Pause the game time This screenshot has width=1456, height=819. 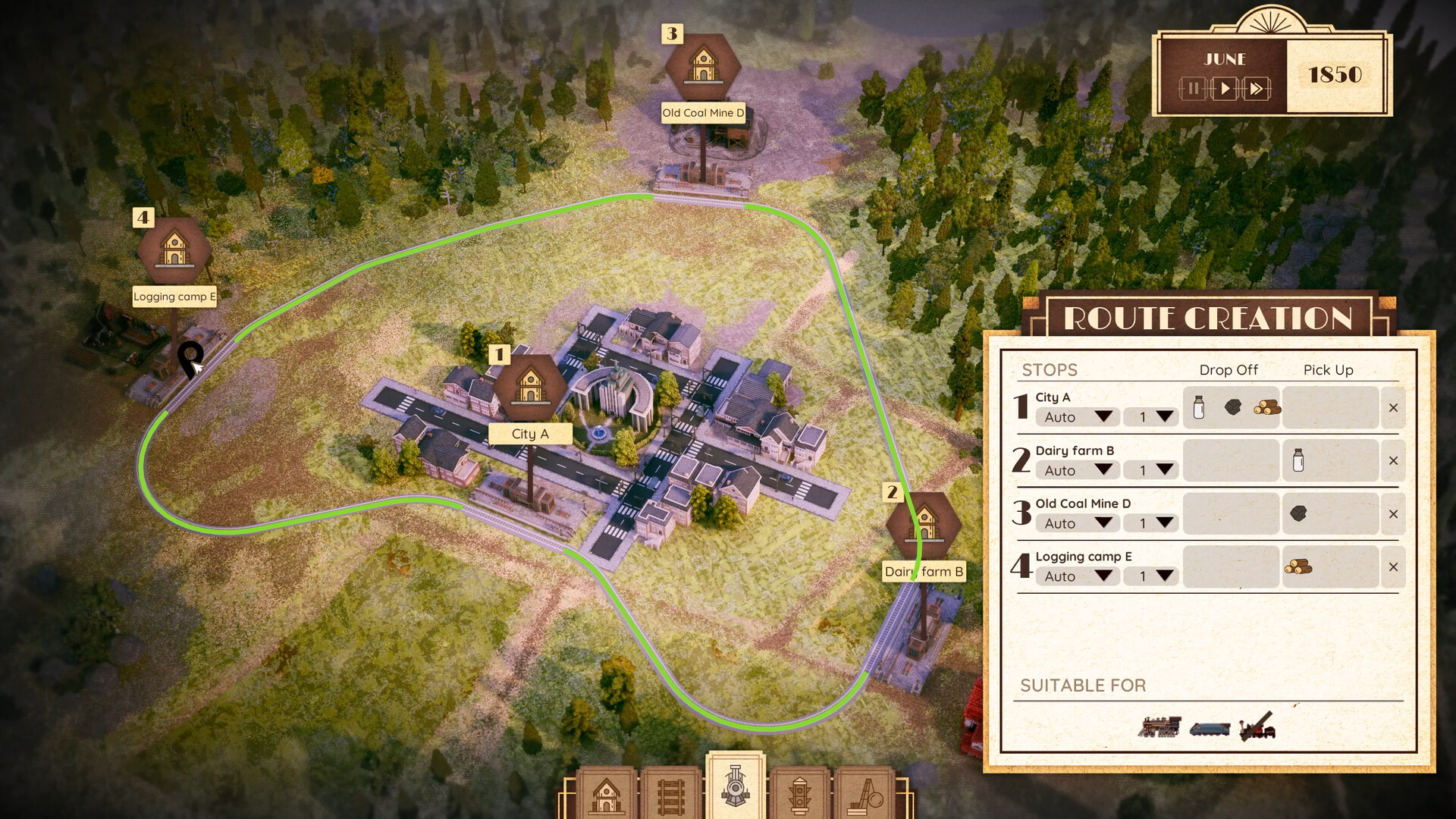click(1193, 89)
